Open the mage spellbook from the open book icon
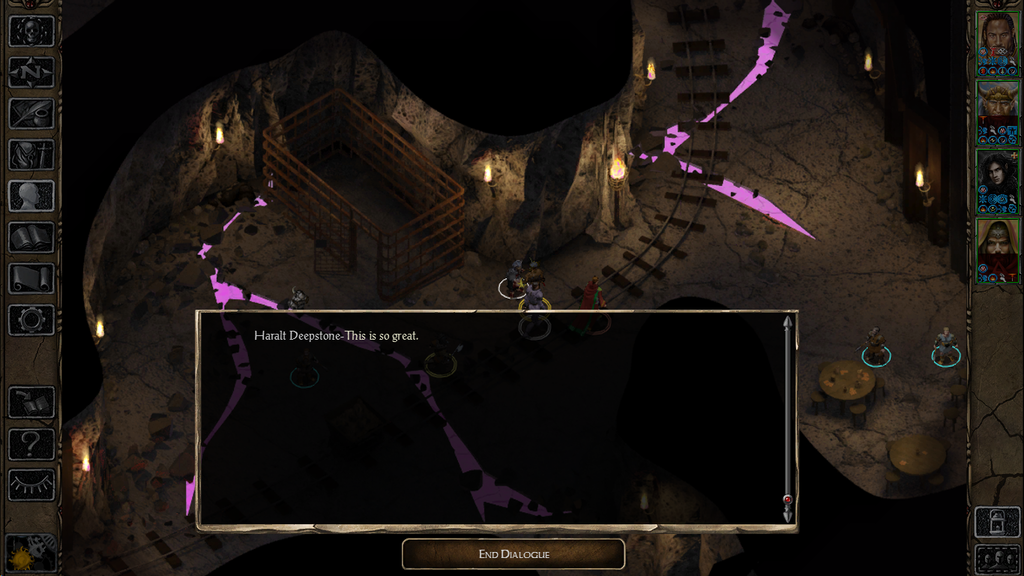 point(31,237)
